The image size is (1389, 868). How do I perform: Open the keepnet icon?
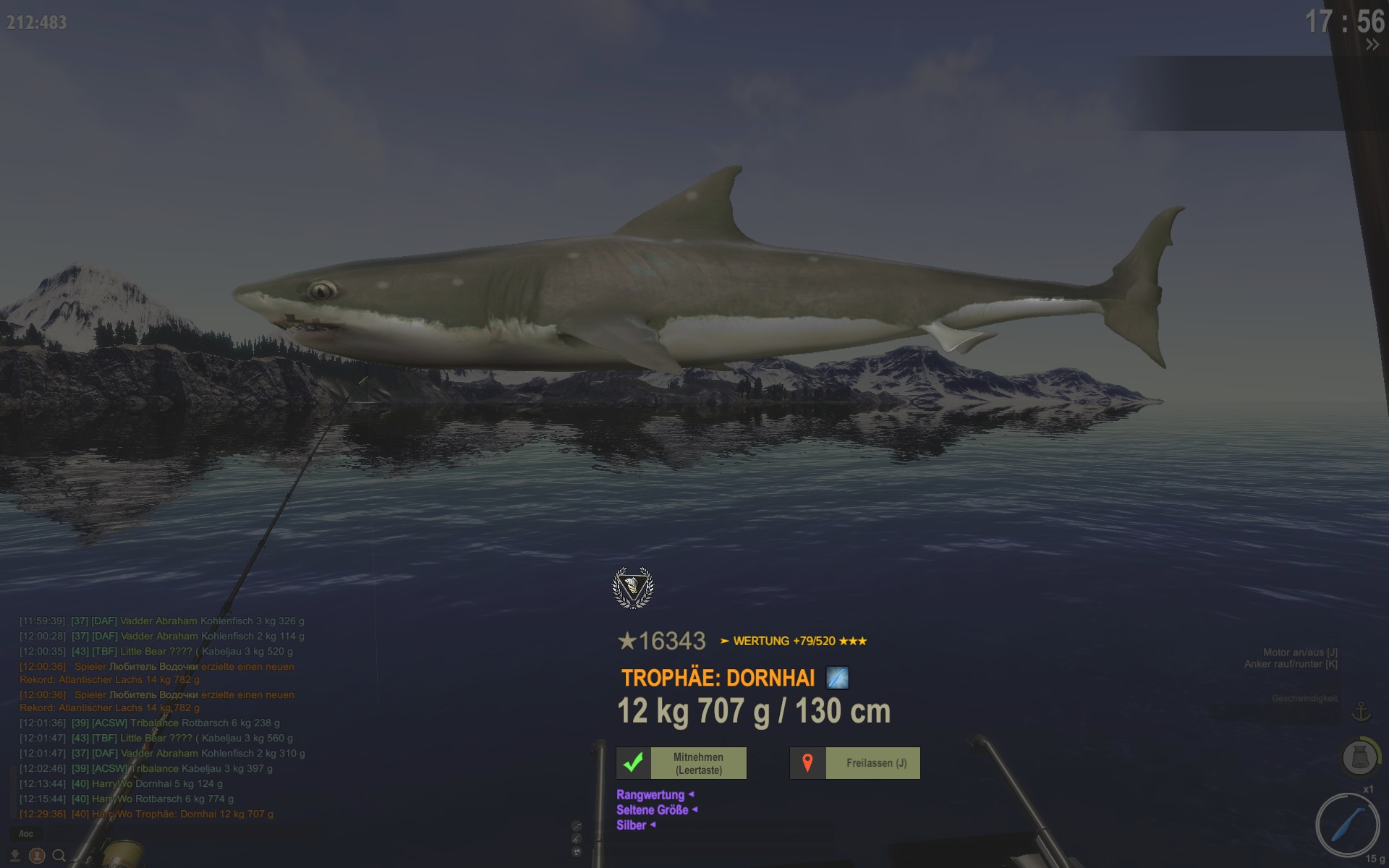point(1359,757)
